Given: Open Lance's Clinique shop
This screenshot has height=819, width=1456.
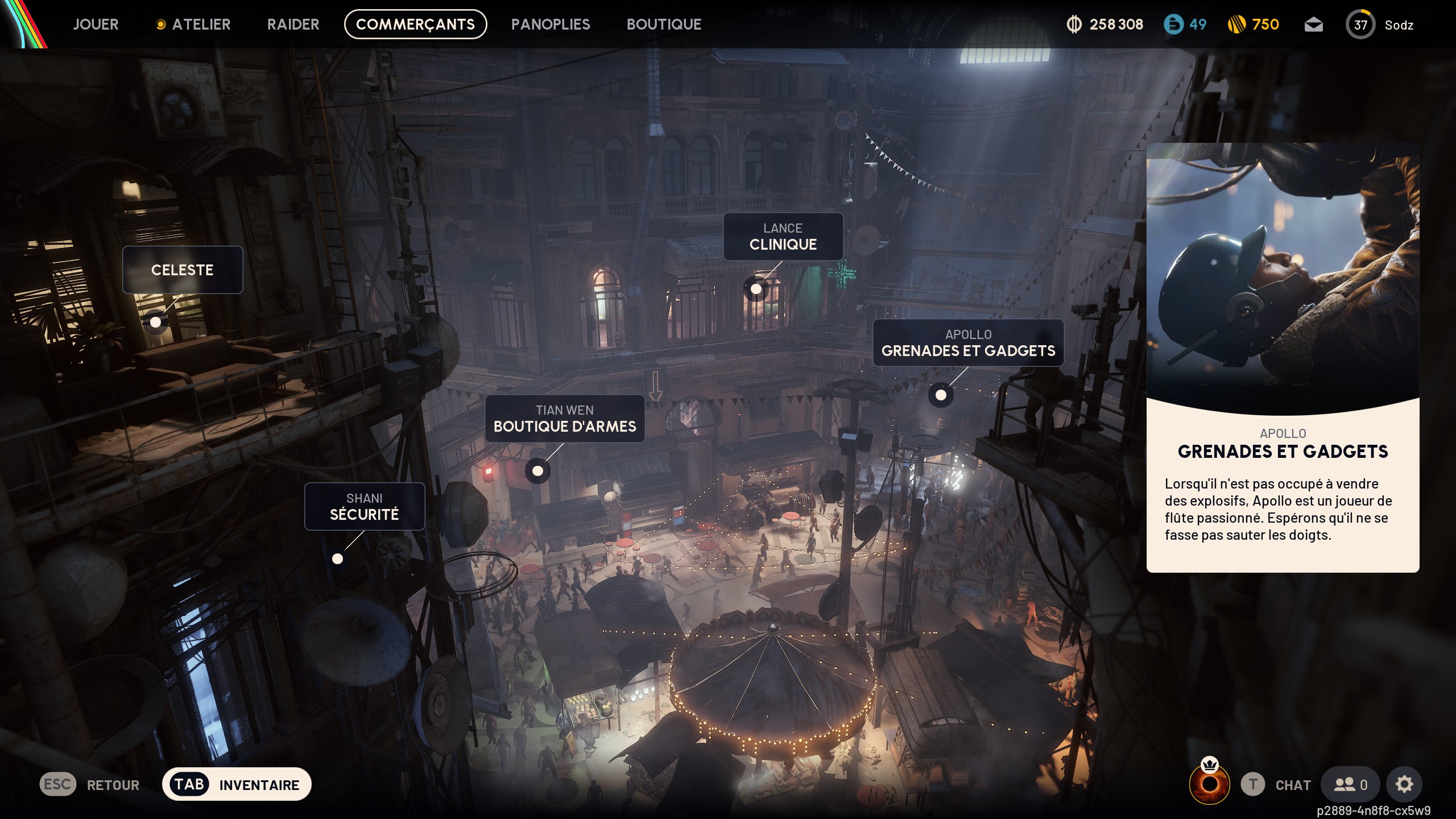Looking at the screenshot, I should [x=783, y=237].
